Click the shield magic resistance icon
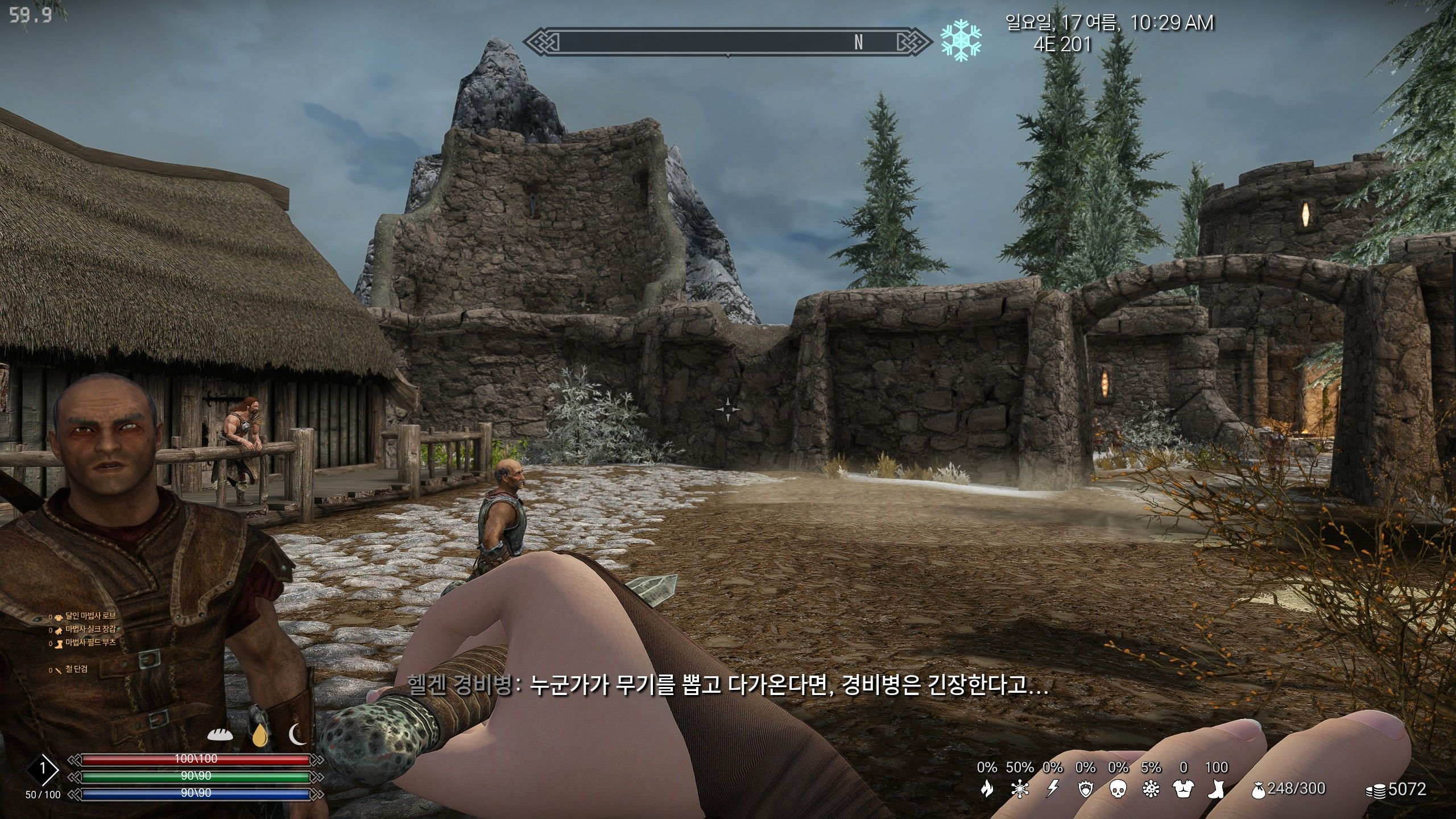Image resolution: width=1456 pixels, height=819 pixels. pos(1085,788)
